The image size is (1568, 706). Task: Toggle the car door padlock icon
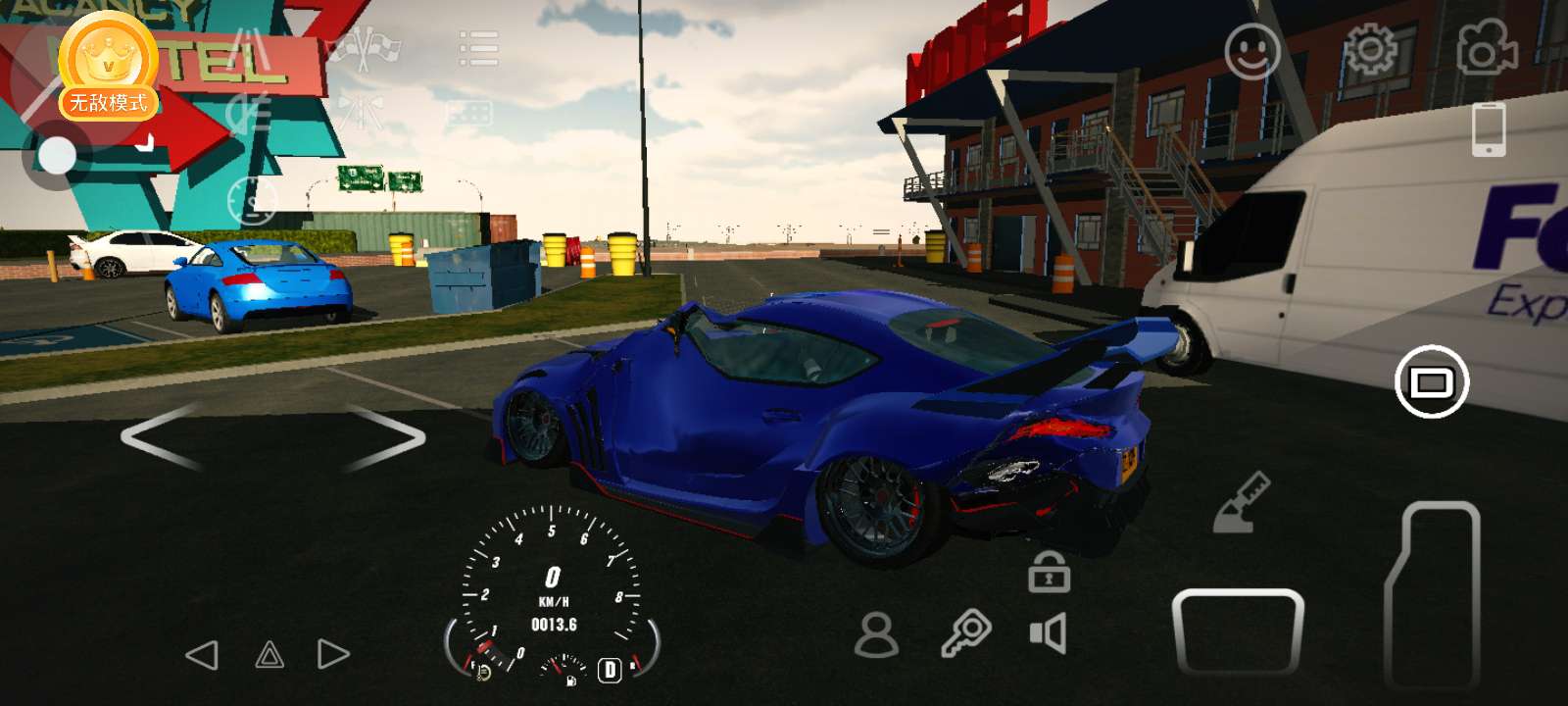(1048, 572)
